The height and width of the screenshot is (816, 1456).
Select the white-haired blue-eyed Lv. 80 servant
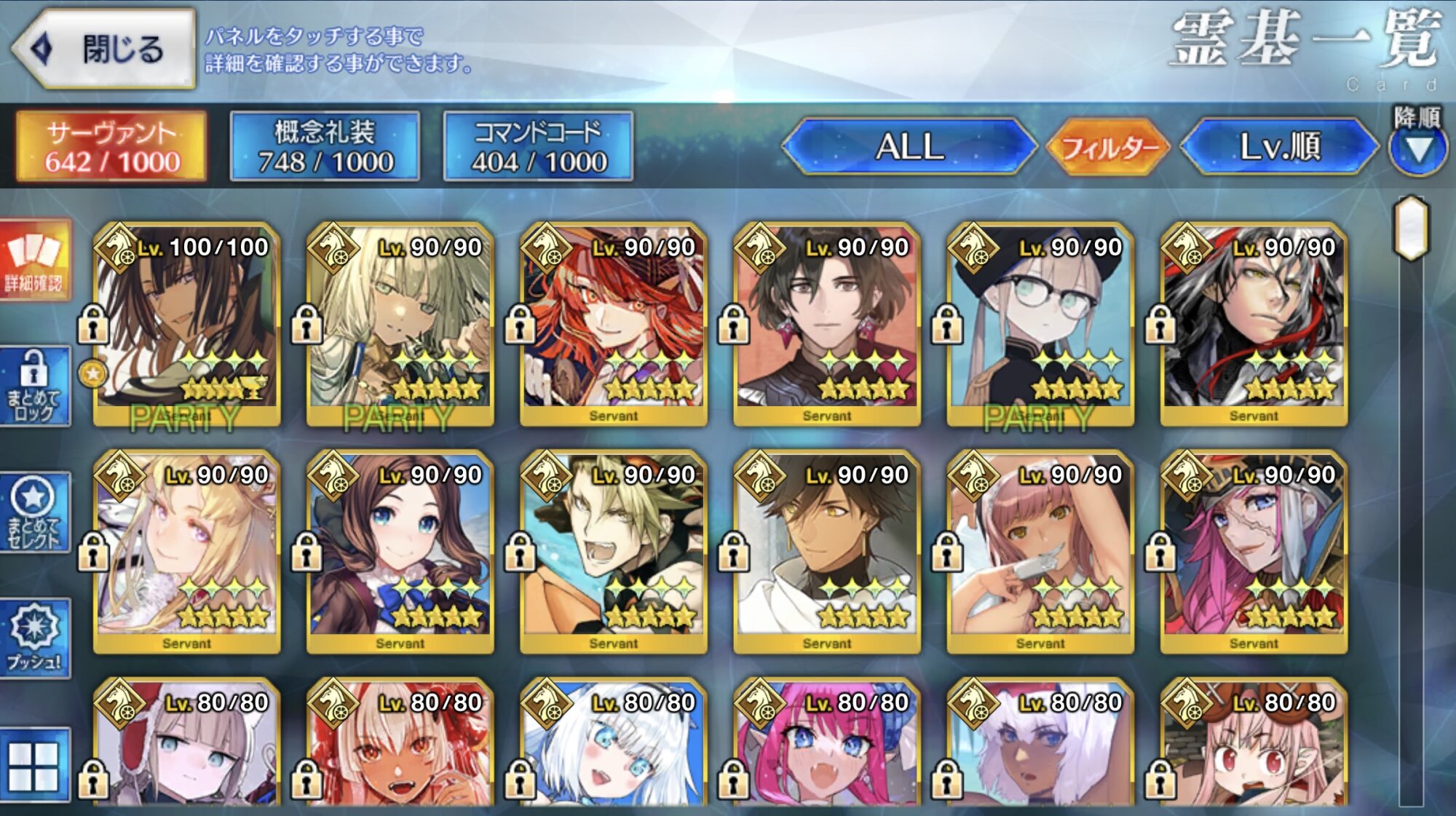point(614,746)
